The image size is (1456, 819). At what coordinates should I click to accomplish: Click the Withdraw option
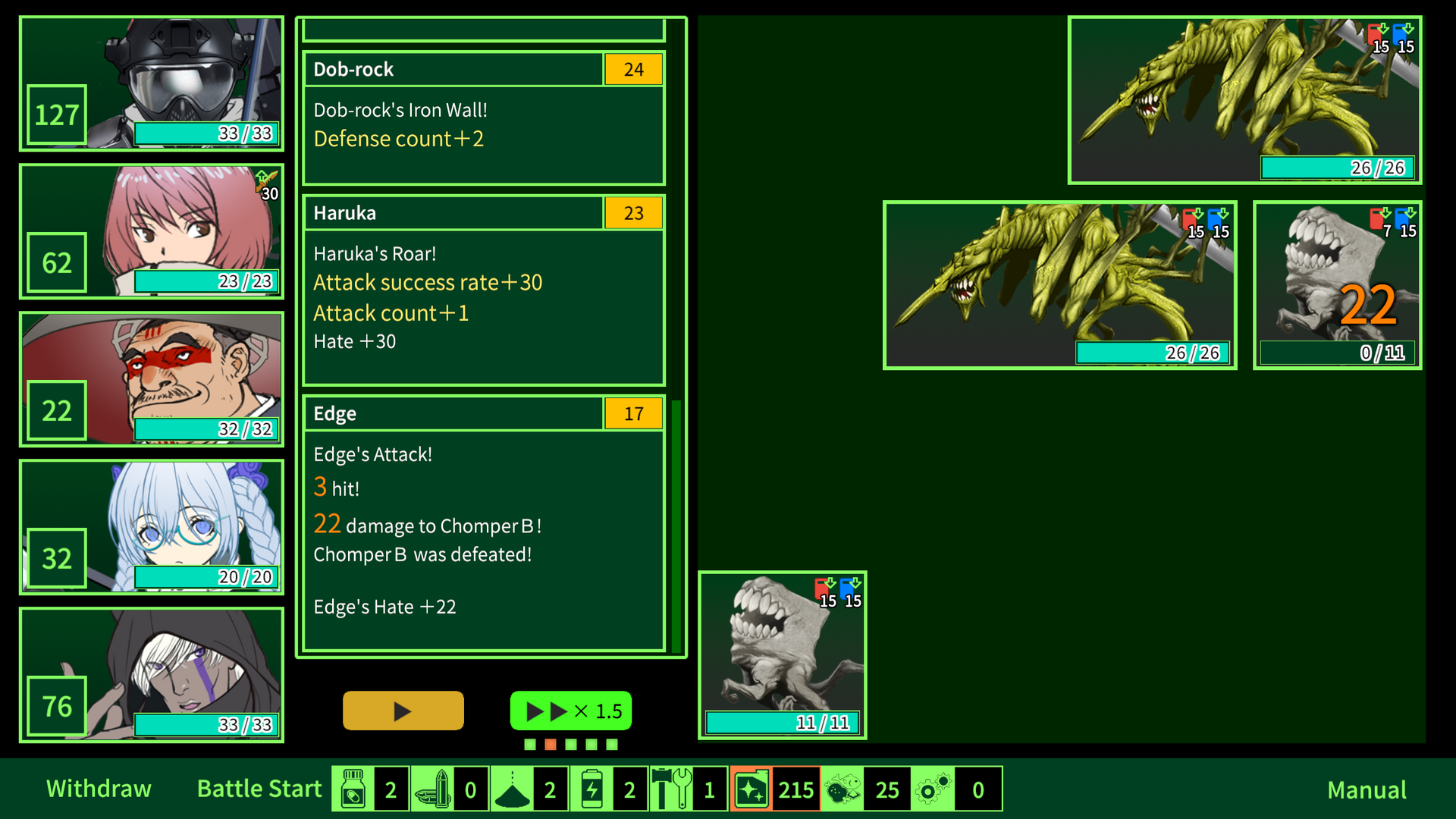point(99,789)
